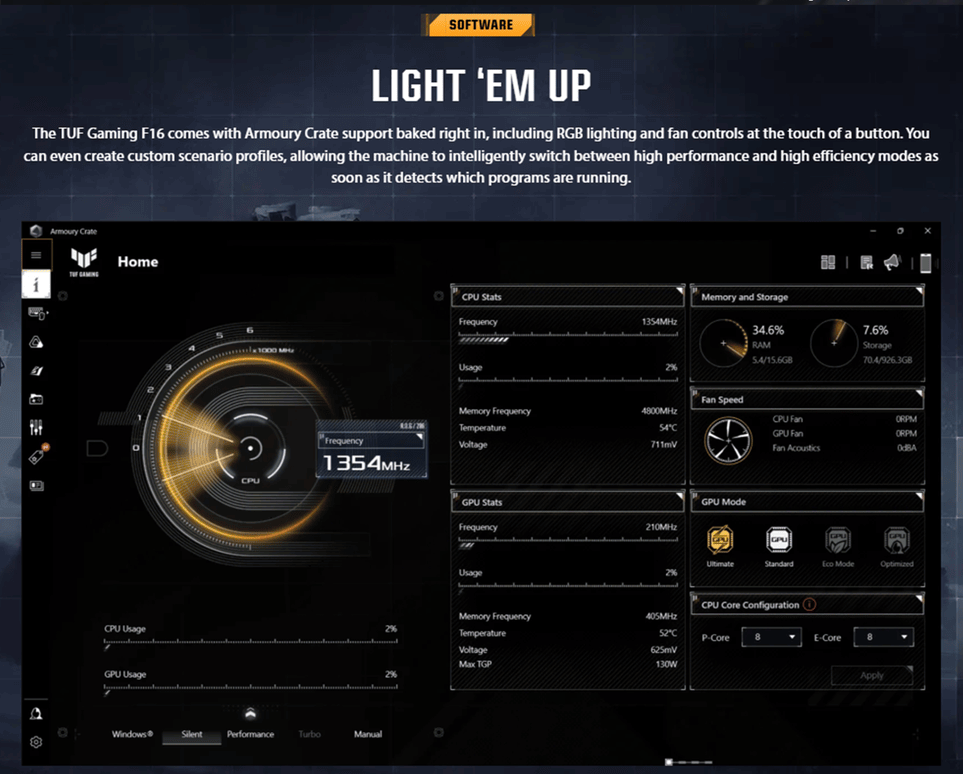Open the E-Core count dropdown
This screenshot has height=774, width=963.
pos(883,637)
